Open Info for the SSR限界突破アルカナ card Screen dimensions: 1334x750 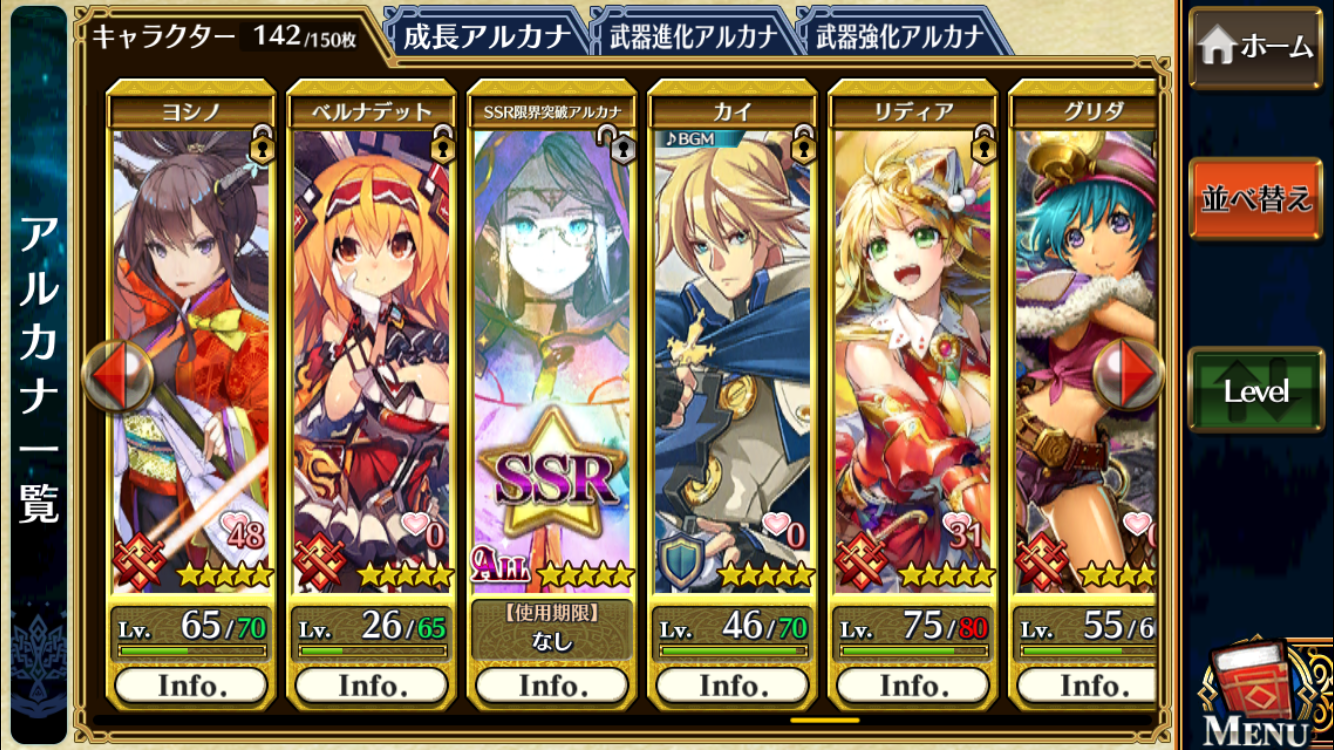pos(552,685)
